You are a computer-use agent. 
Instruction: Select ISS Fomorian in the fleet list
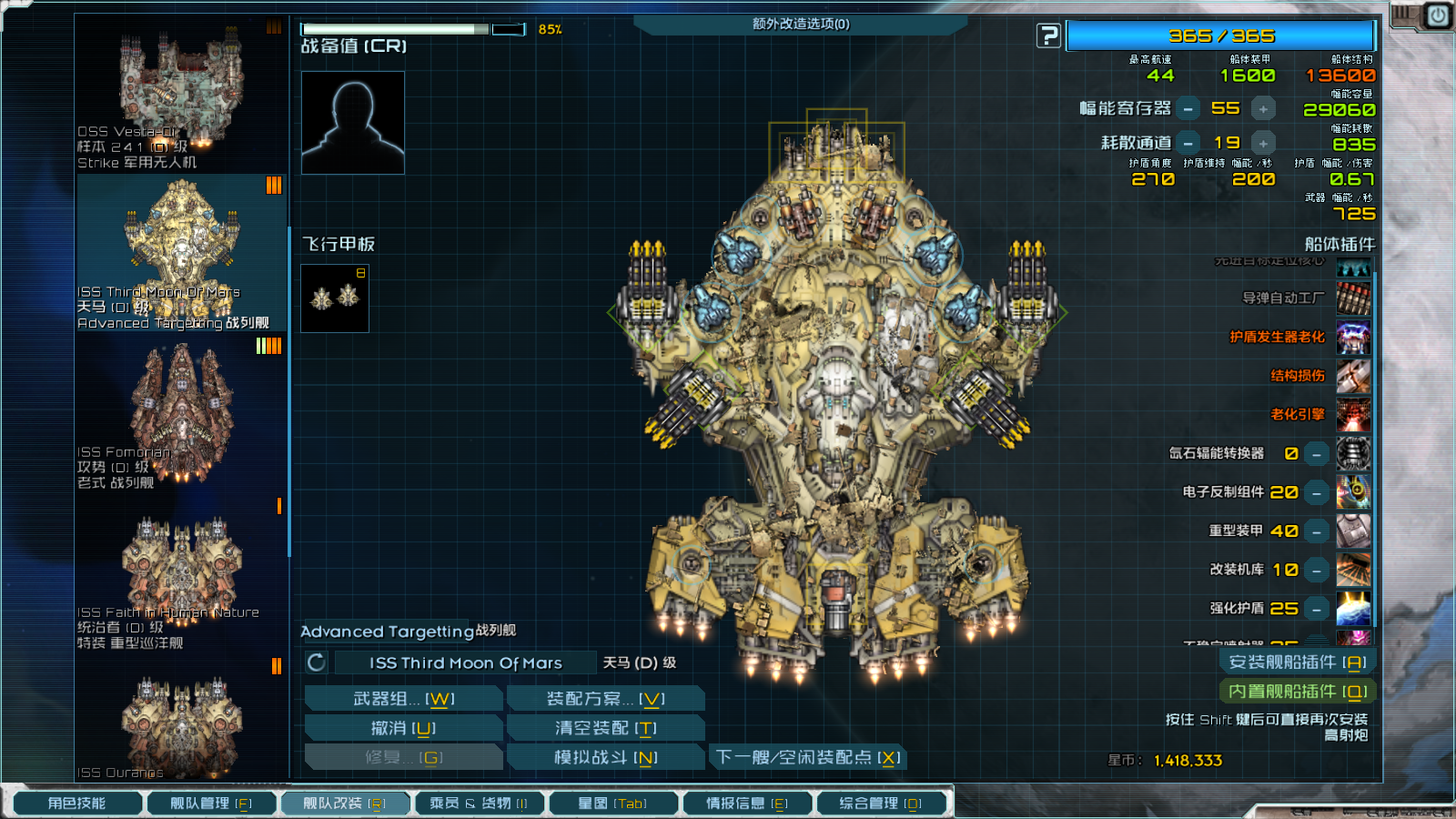(182, 414)
